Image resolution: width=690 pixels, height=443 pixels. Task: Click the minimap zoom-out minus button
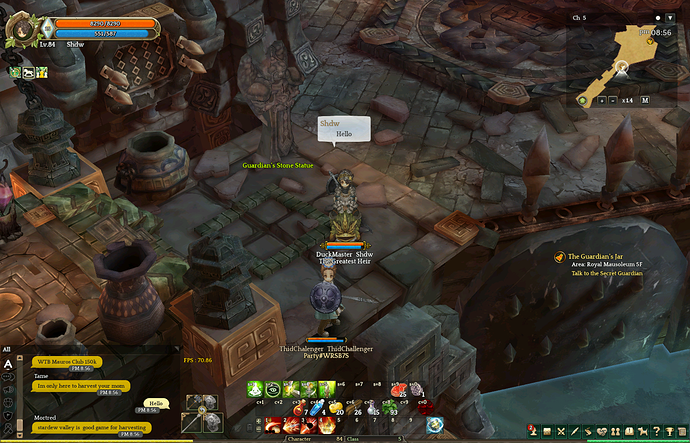click(613, 100)
